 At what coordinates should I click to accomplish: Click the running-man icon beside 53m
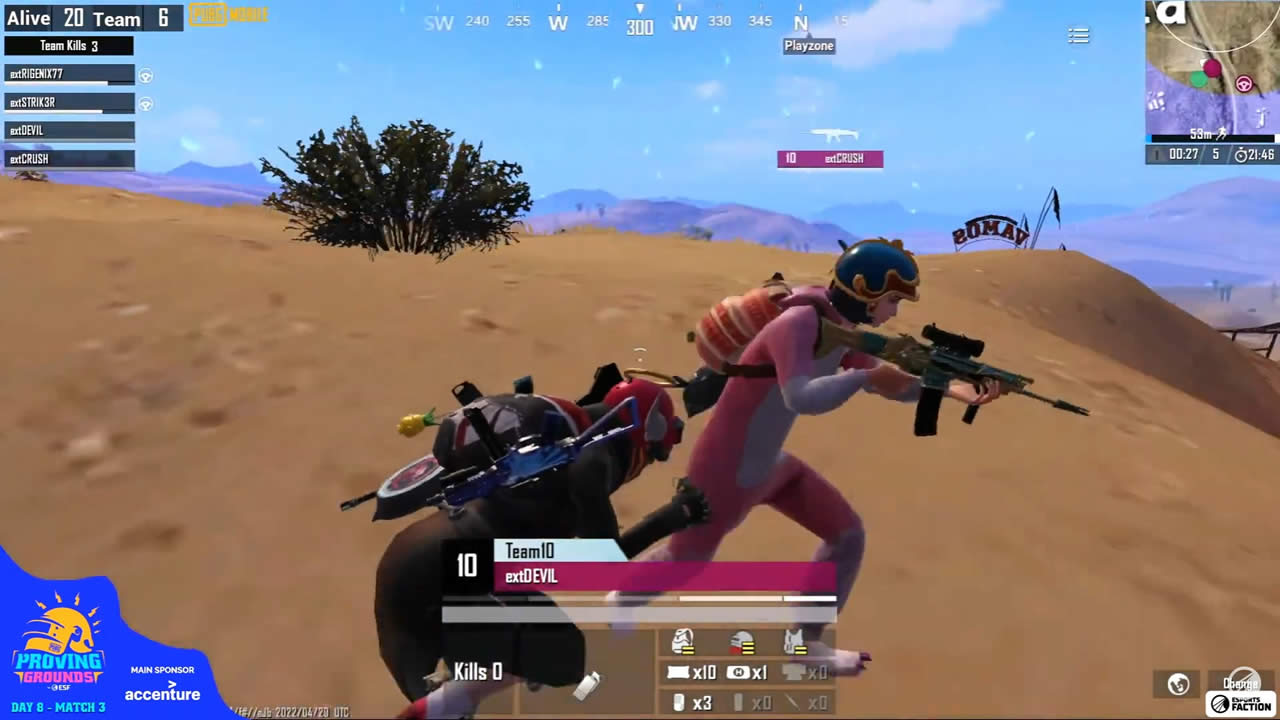tap(1222, 135)
